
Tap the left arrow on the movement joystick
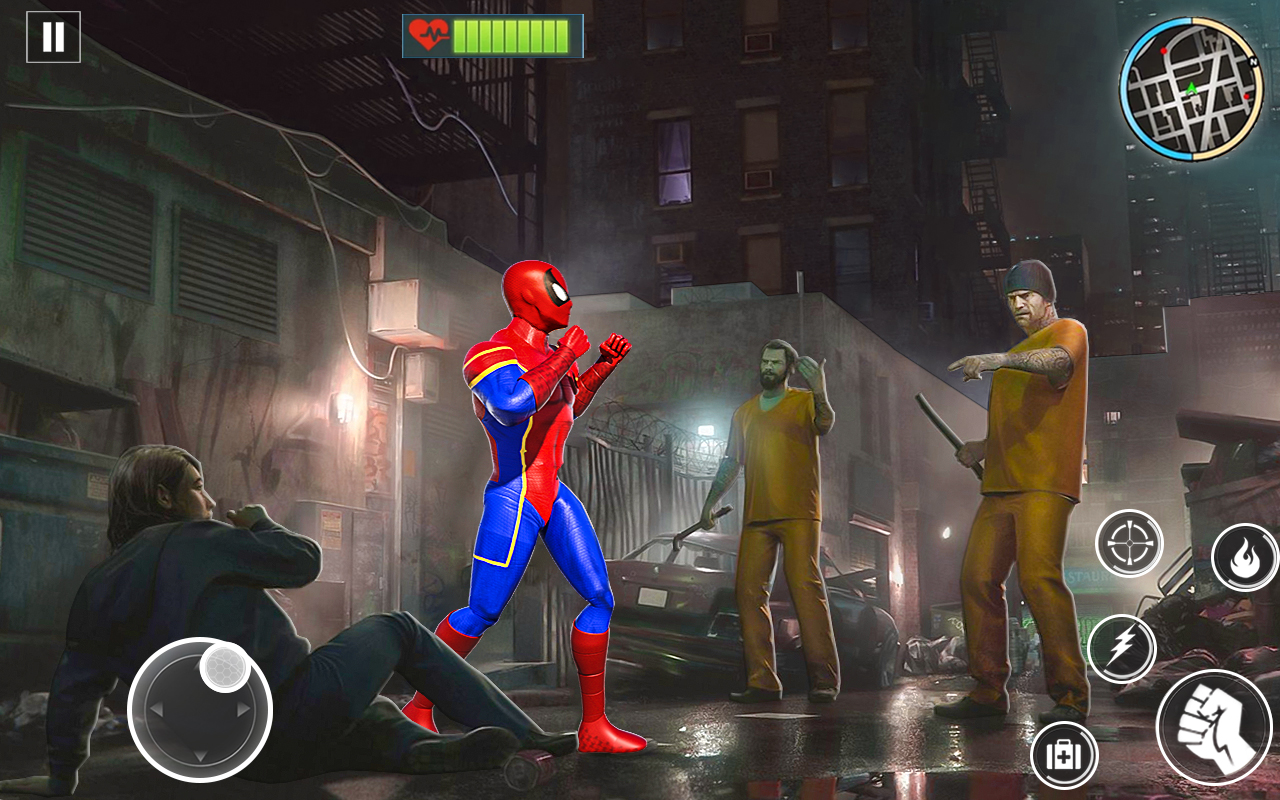point(158,708)
